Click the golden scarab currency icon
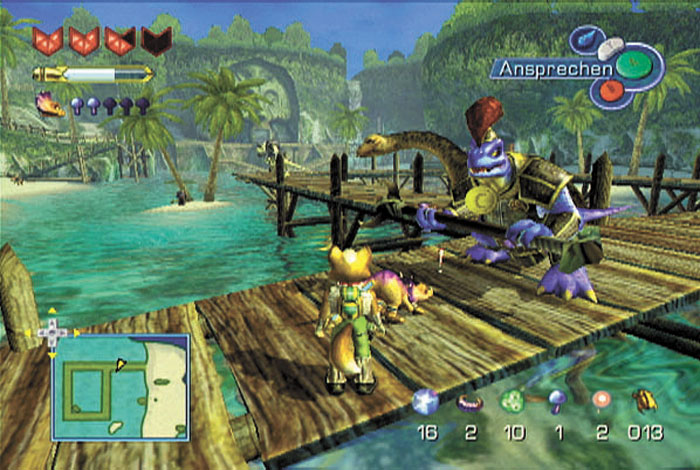This screenshot has width=700, height=470. (648, 402)
